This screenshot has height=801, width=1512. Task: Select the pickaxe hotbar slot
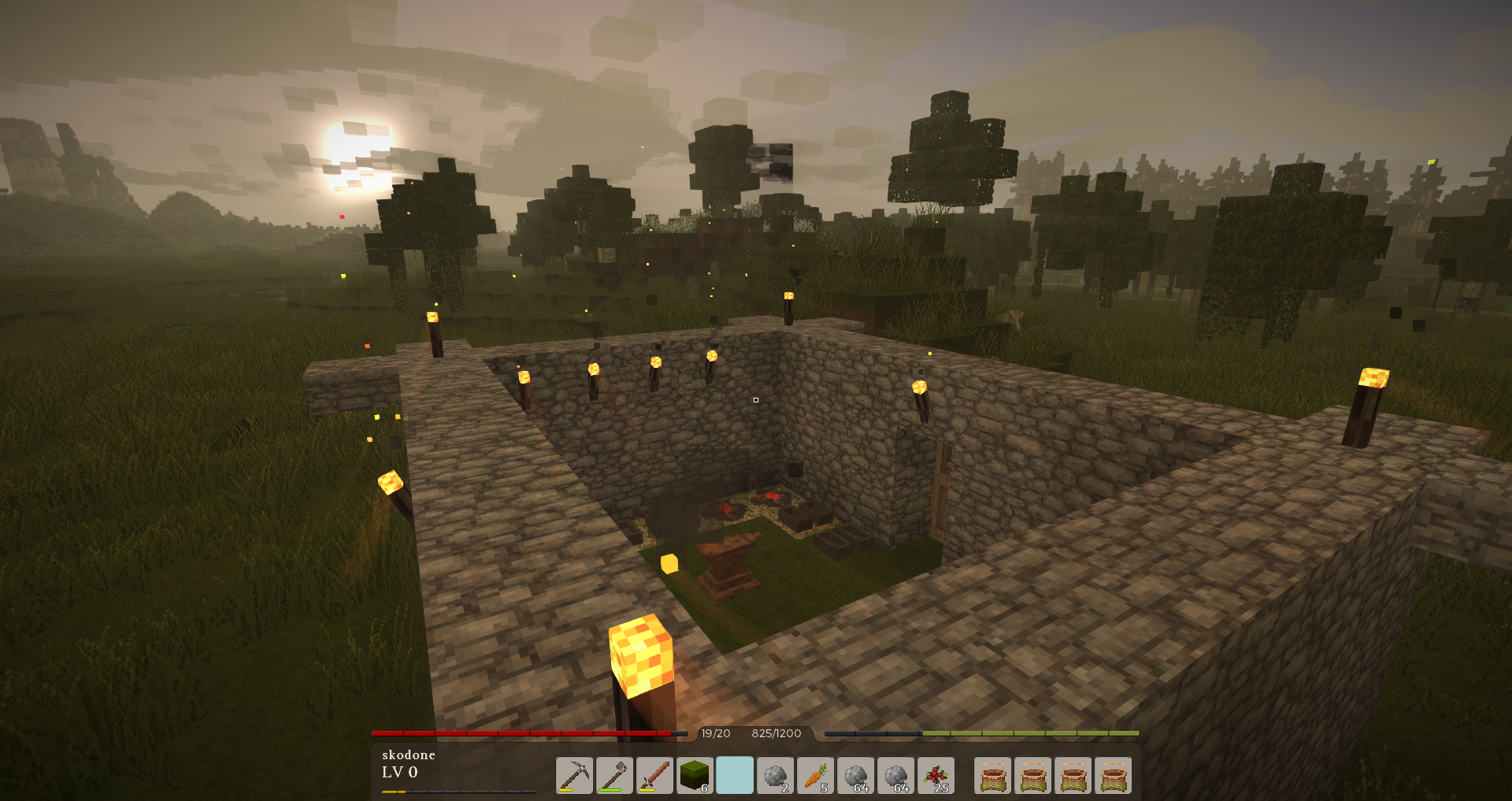coord(574,775)
